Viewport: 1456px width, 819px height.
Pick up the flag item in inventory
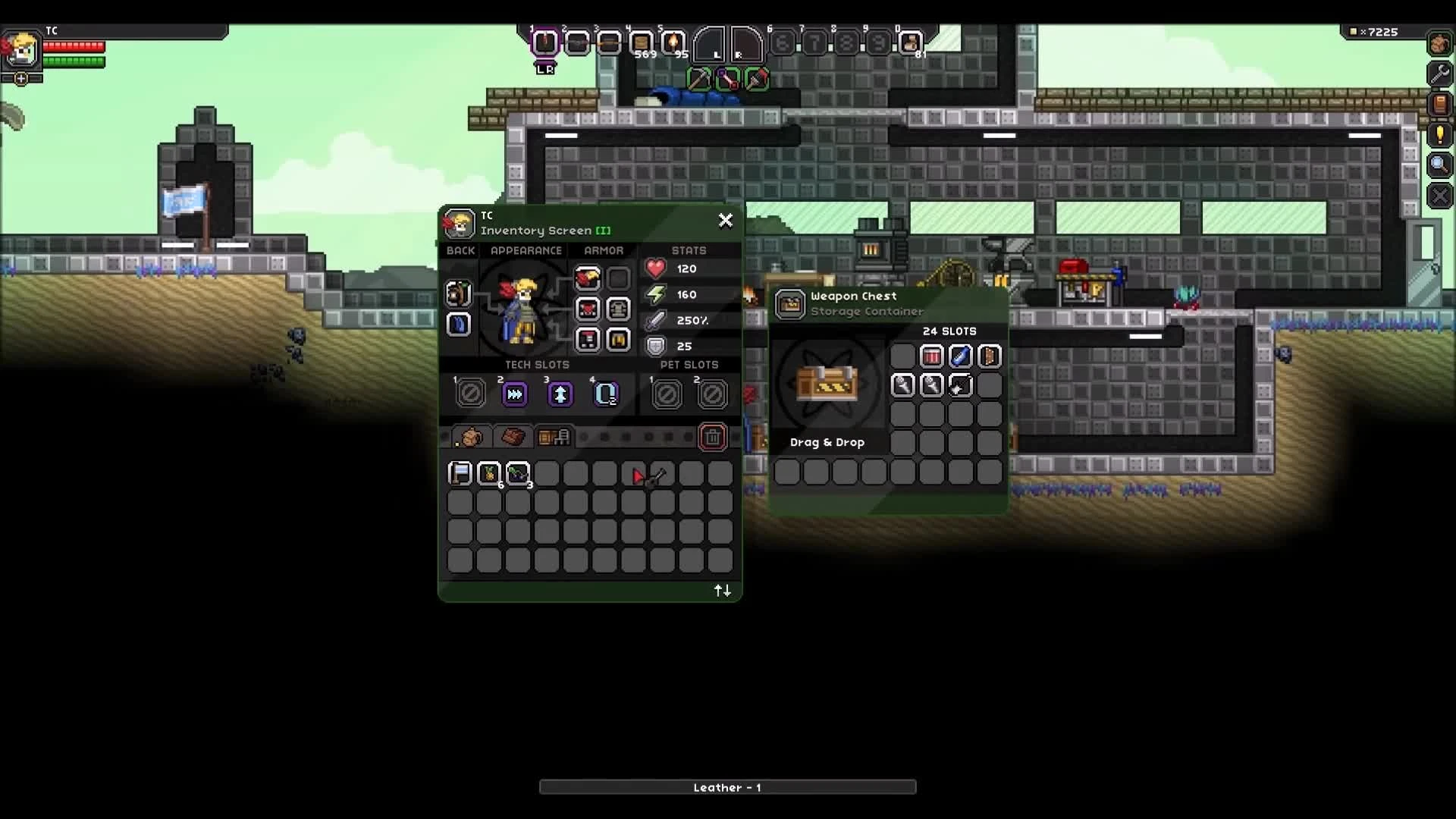click(x=461, y=472)
